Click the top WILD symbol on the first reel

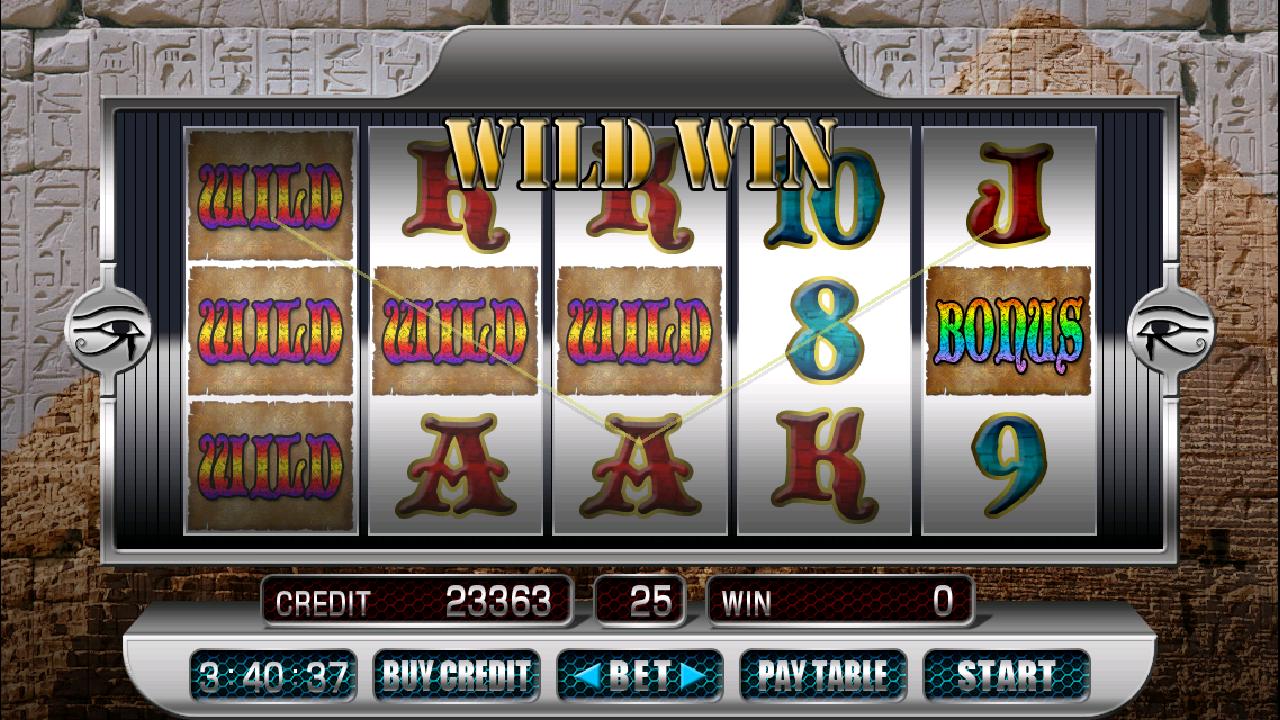point(270,195)
